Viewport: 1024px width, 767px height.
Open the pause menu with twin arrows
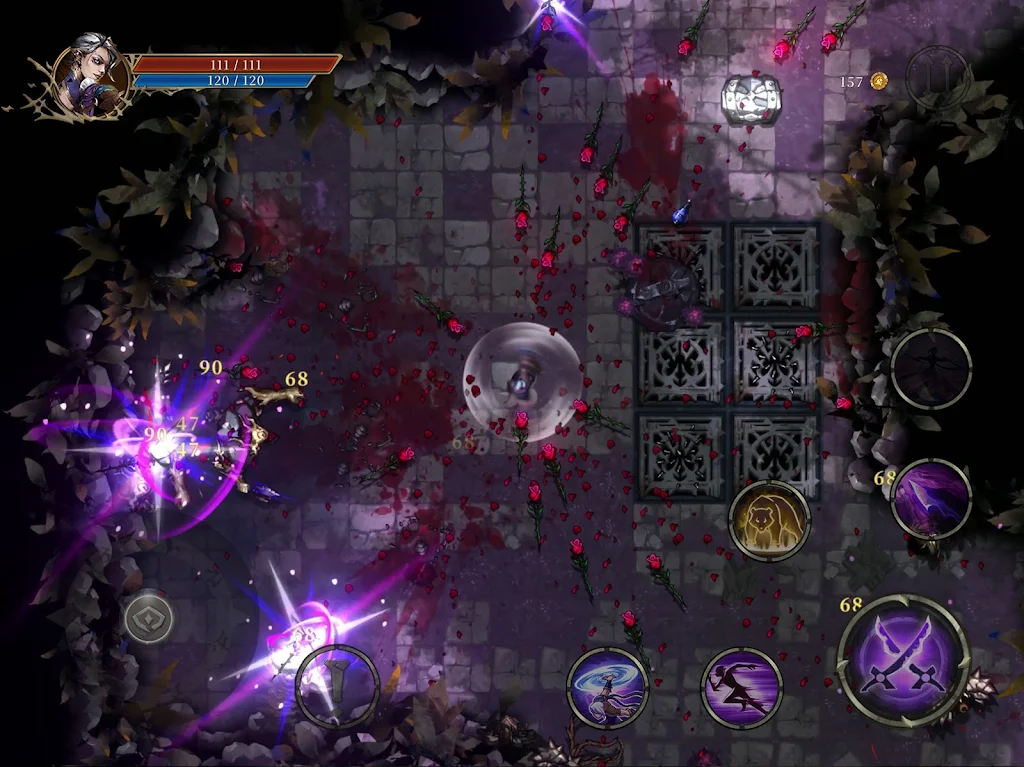tap(938, 78)
